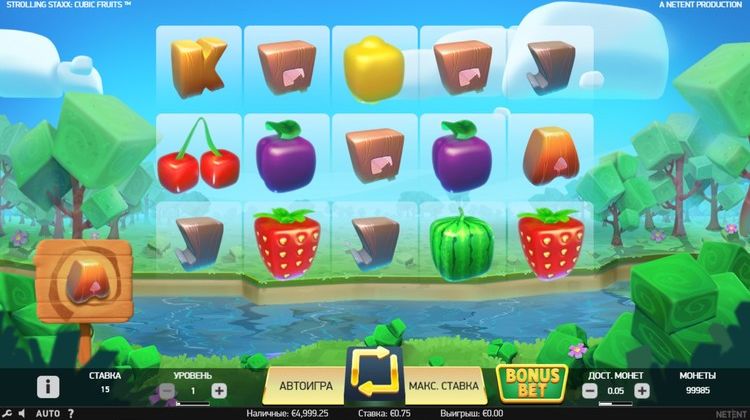The height and width of the screenshot is (420, 750).
Task: Open the wrench settings icon
Action: 8,413
